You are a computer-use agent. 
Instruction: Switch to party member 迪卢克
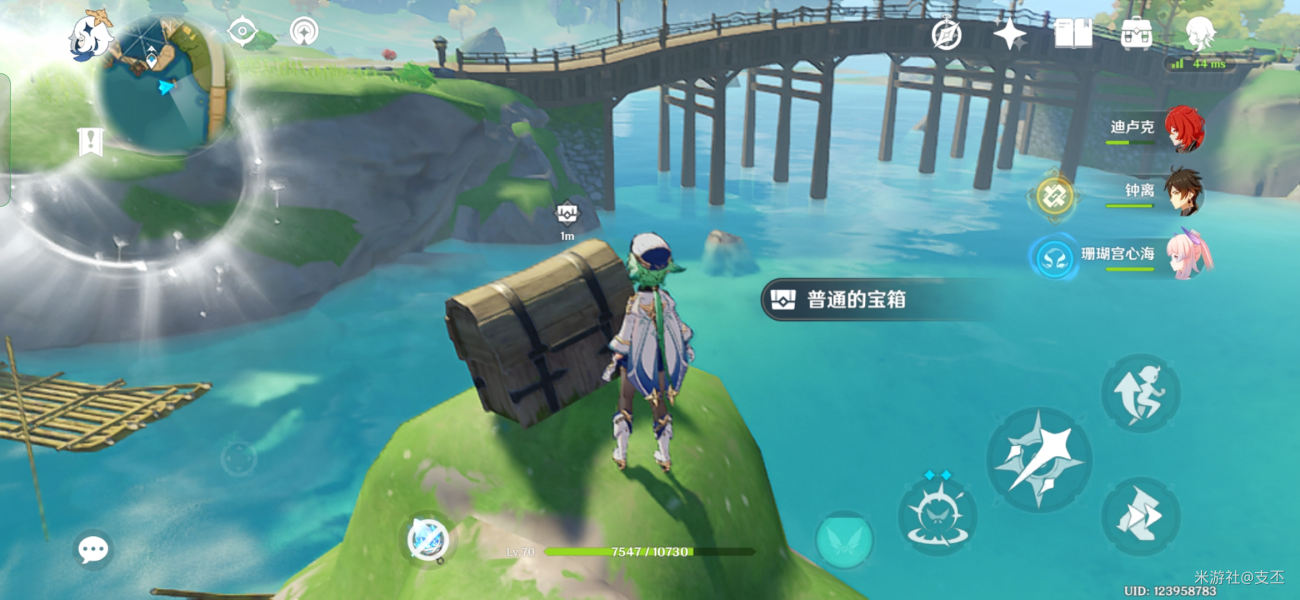pyautogui.click(x=1183, y=129)
